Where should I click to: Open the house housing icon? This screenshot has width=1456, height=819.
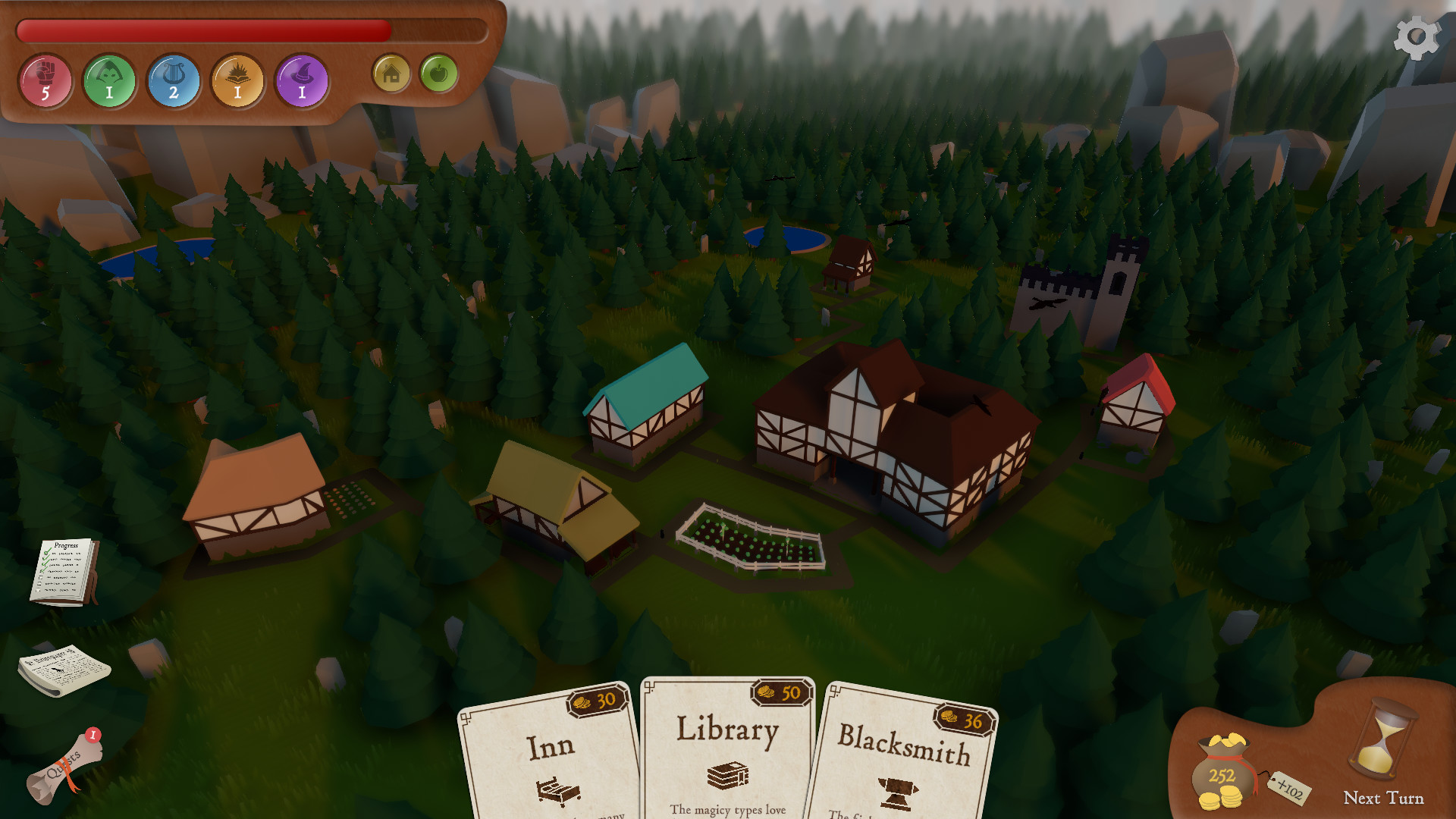[x=391, y=74]
